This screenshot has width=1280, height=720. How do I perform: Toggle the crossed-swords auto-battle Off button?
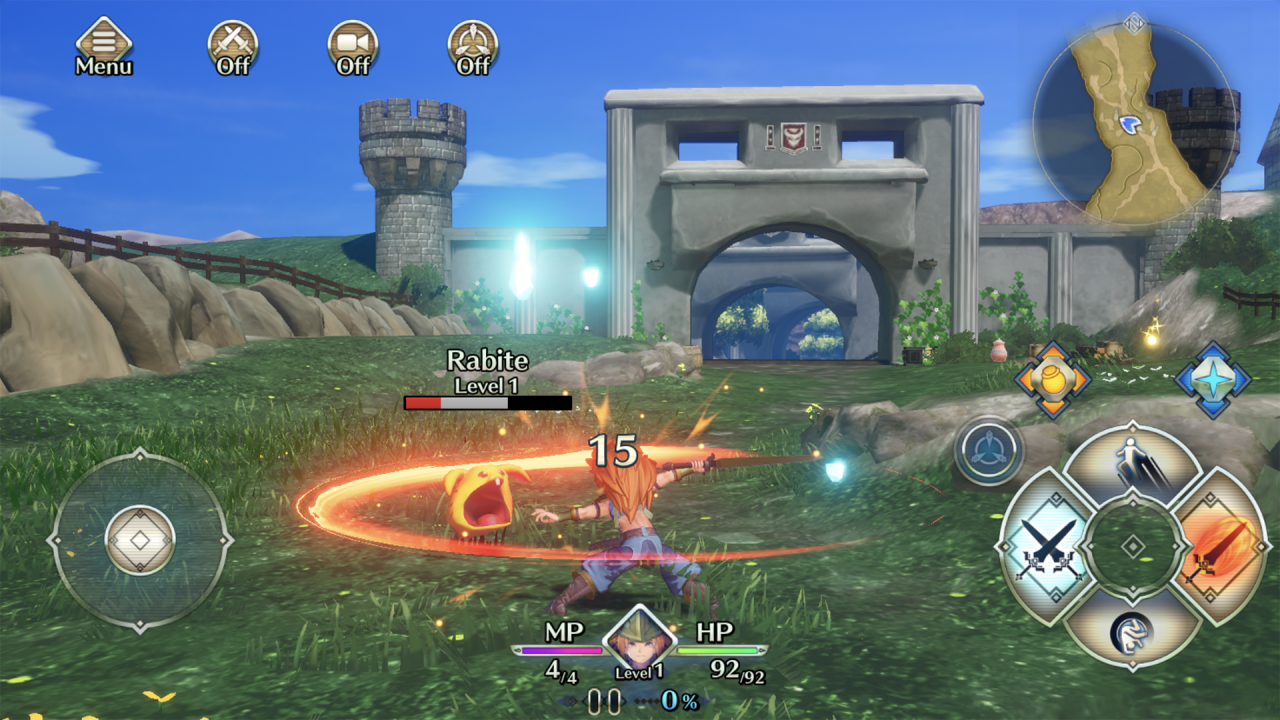[x=233, y=47]
